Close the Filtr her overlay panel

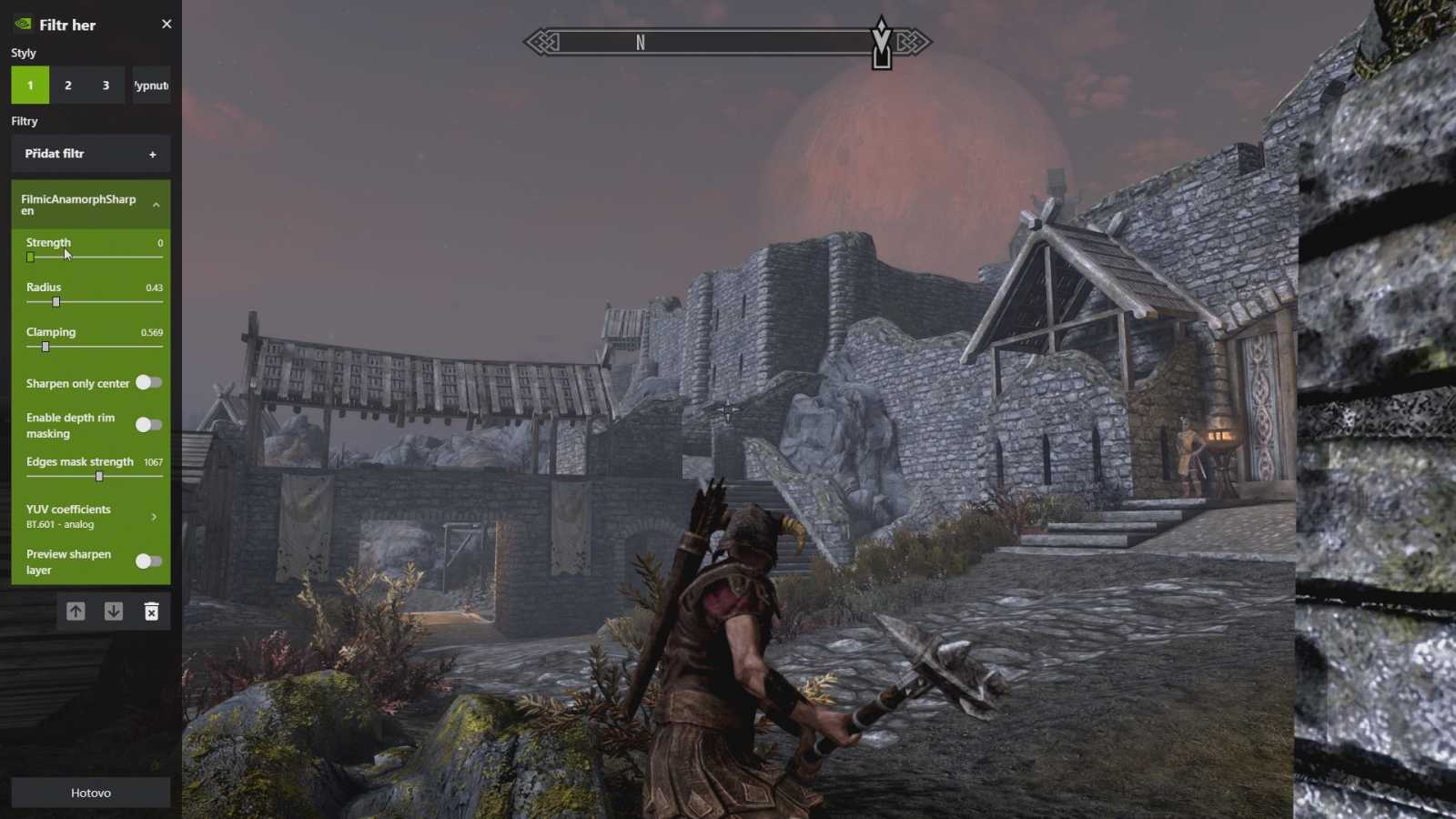point(167,25)
